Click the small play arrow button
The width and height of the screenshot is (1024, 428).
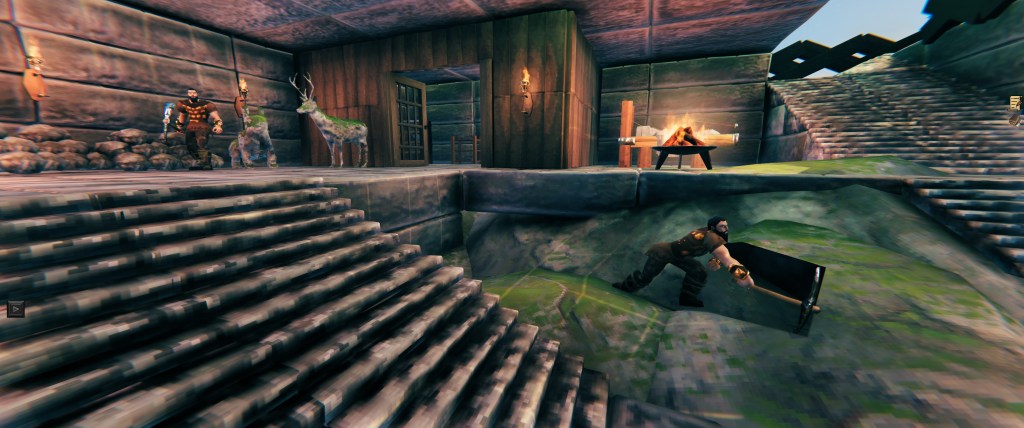pos(15,309)
